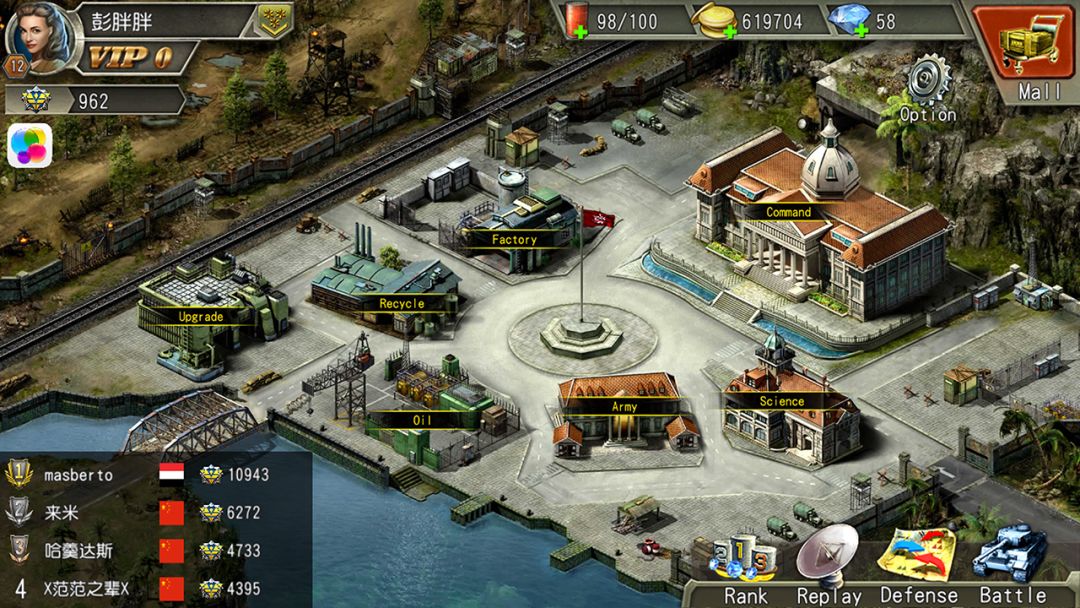Open the colorful Game Center icon
The width and height of the screenshot is (1080, 608).
pyautogui.click(x=29, y=146)
